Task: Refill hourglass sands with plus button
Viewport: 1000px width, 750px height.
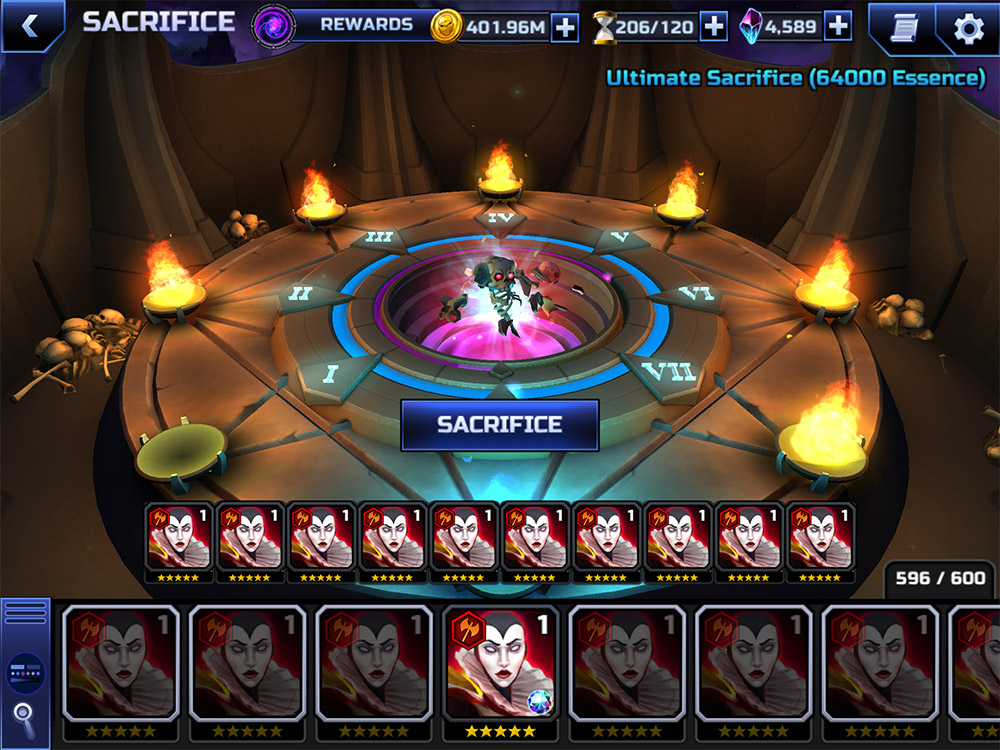Action: click(x=713, y=27)
